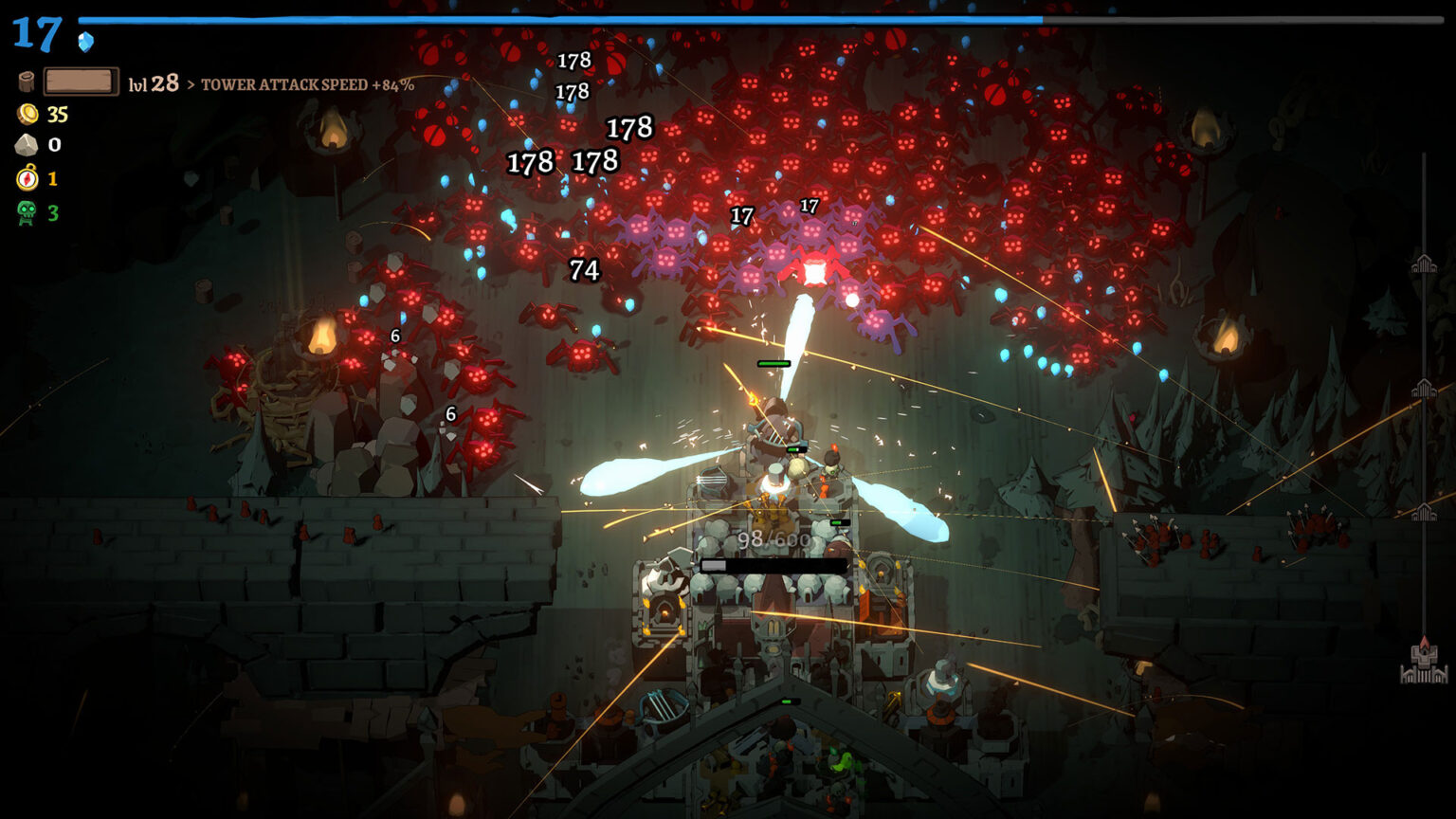The image size is (1456, 819).
Task: Expand the chevron before TOWER ATTACK SPEED
Action: pyautogui.click(x=192, y=84)
